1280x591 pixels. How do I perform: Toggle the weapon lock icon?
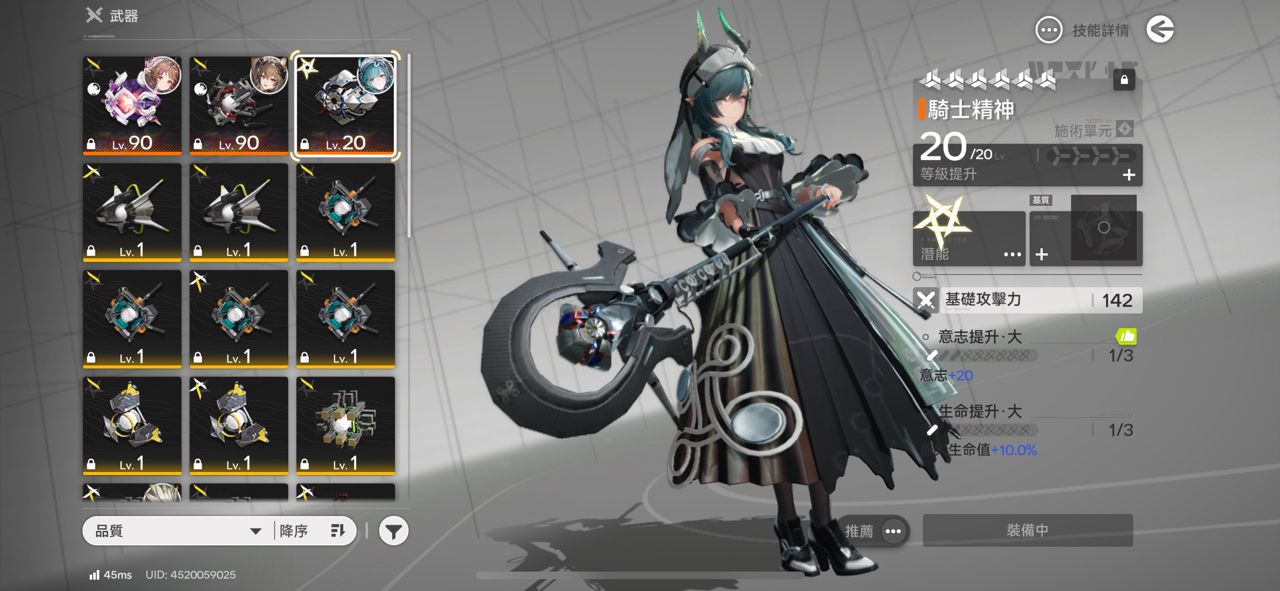pos(1124,80)
